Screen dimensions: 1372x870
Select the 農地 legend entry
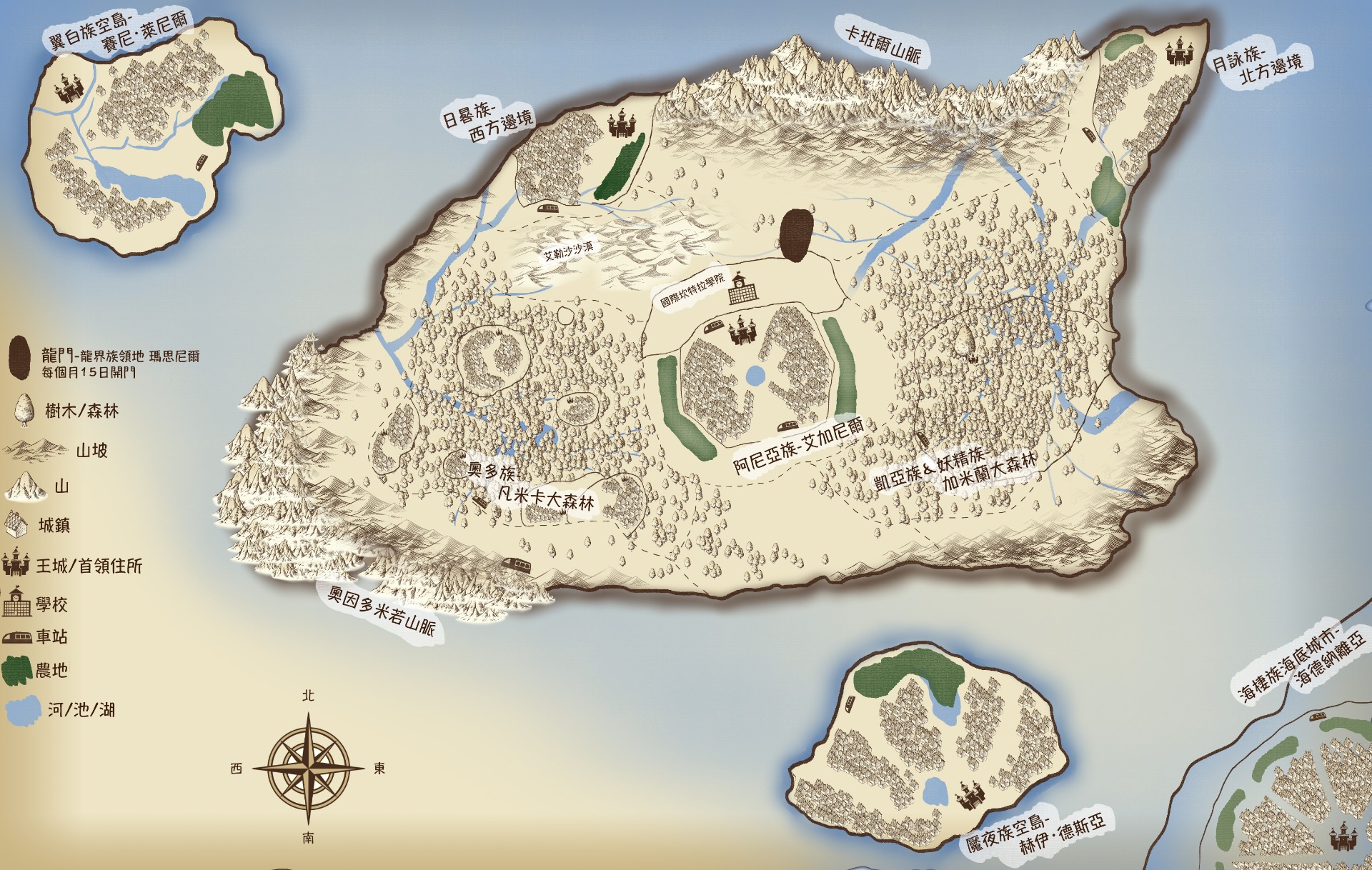[51, 671]
